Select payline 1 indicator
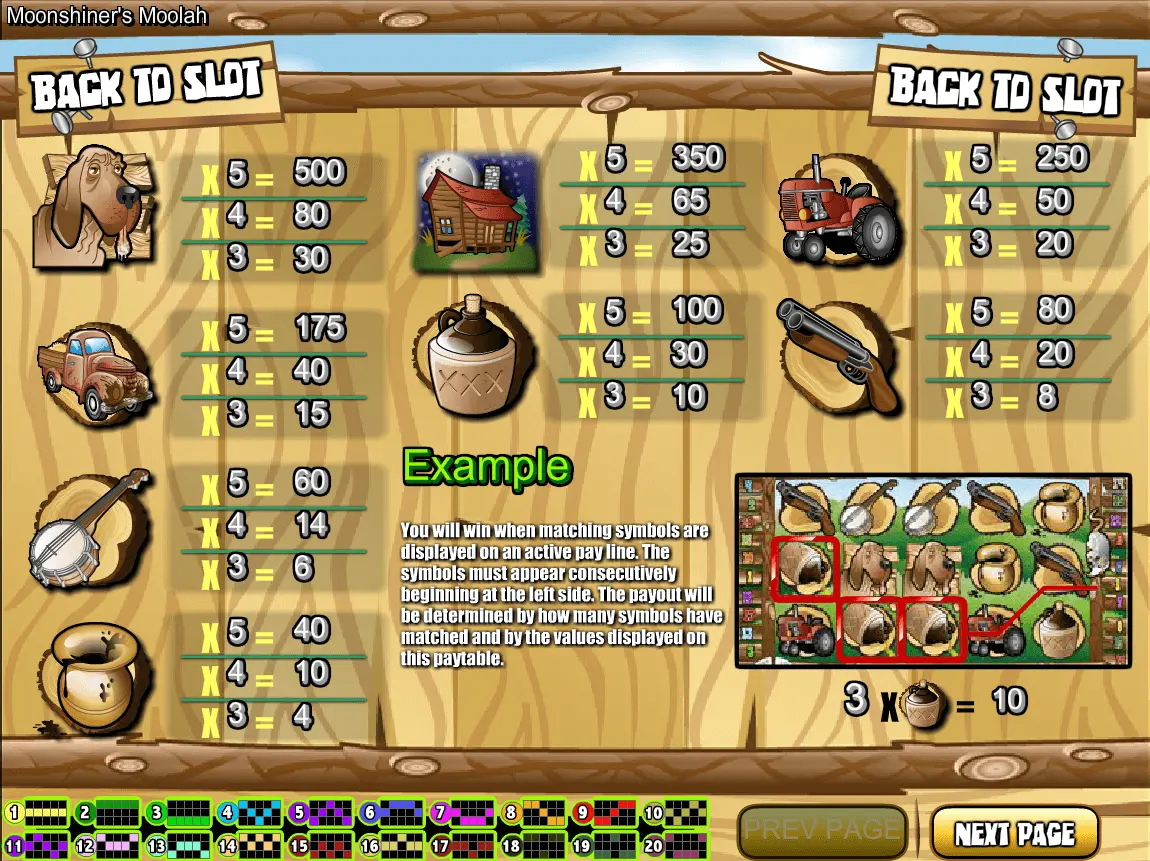 (x=36, y=812)
